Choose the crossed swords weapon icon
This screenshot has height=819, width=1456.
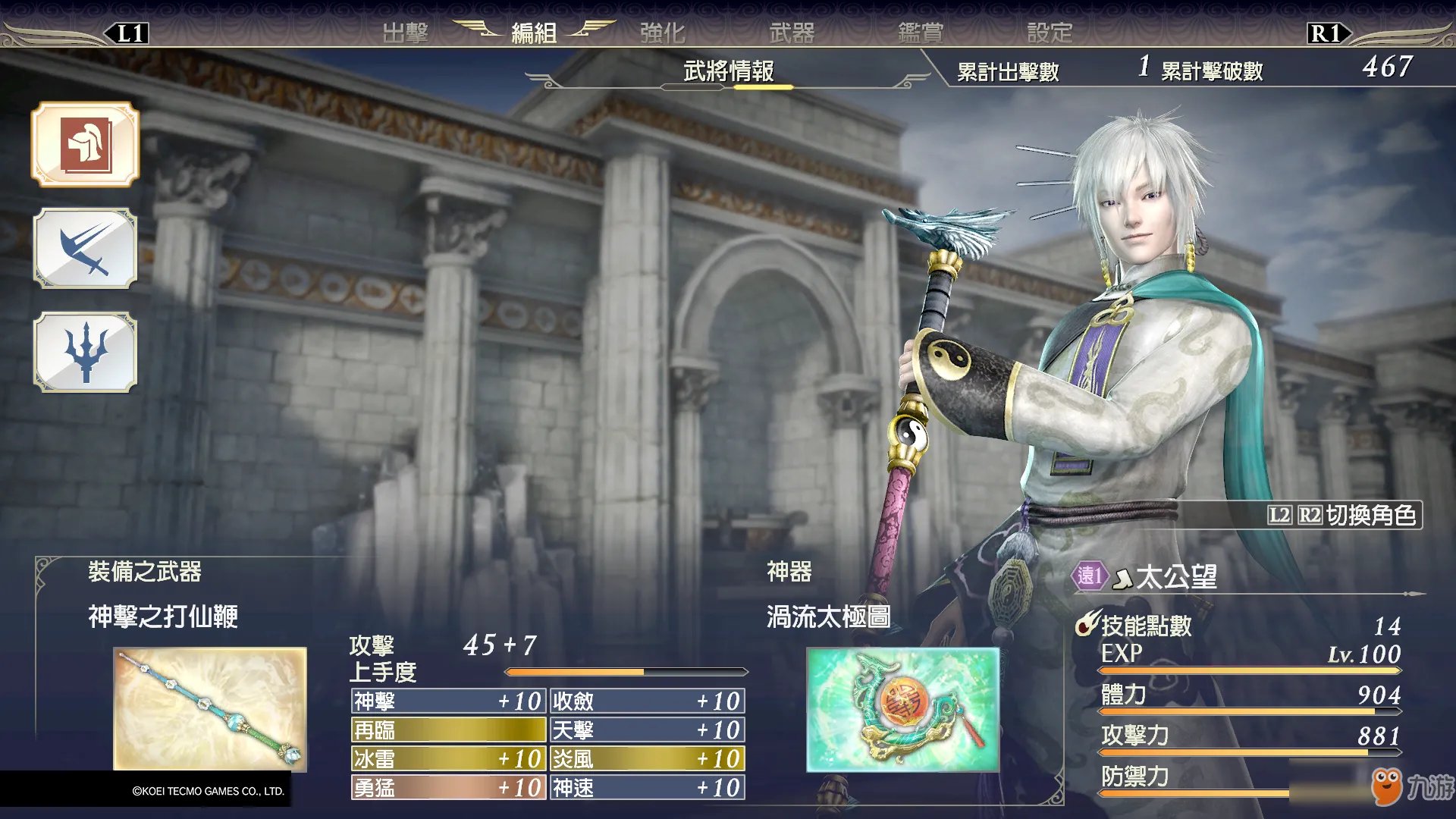click(x=85, y=248)
